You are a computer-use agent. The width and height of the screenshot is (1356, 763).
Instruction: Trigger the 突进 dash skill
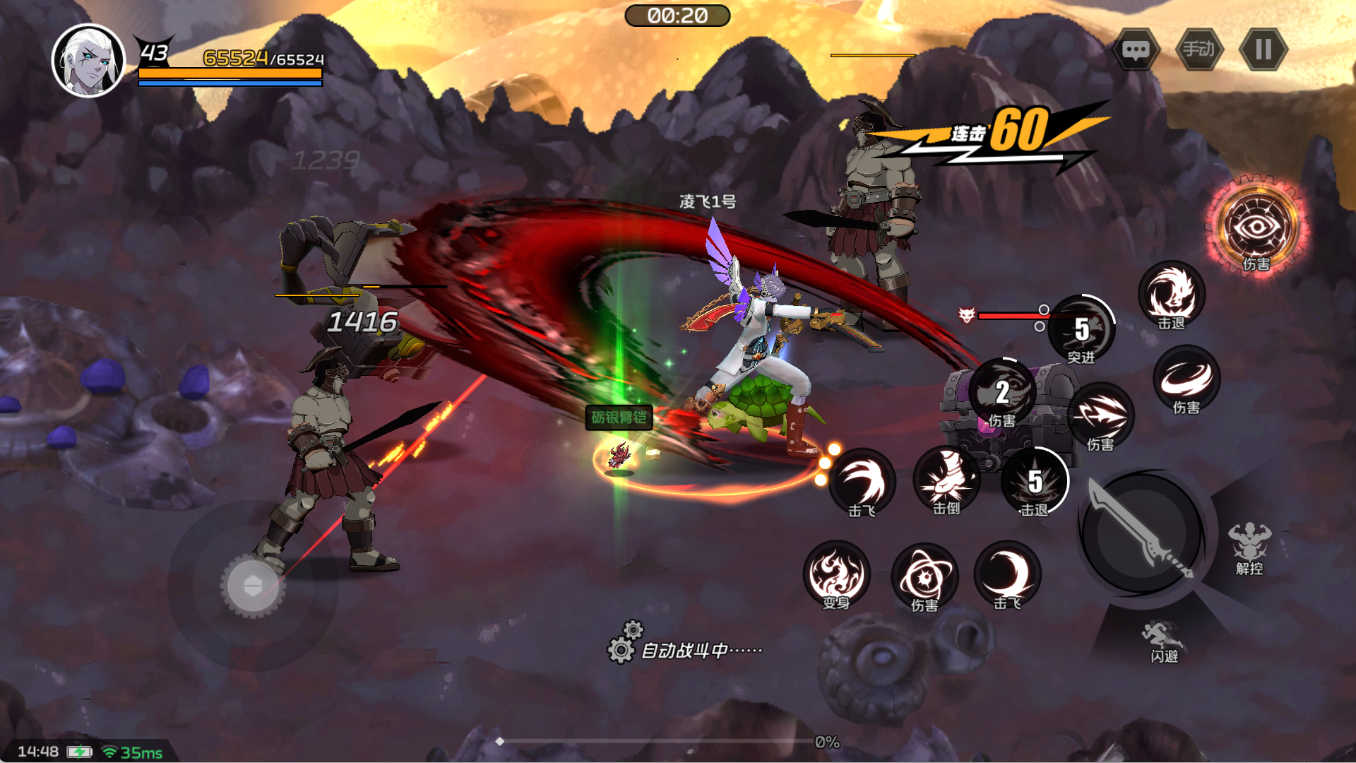coord(1081,328)
